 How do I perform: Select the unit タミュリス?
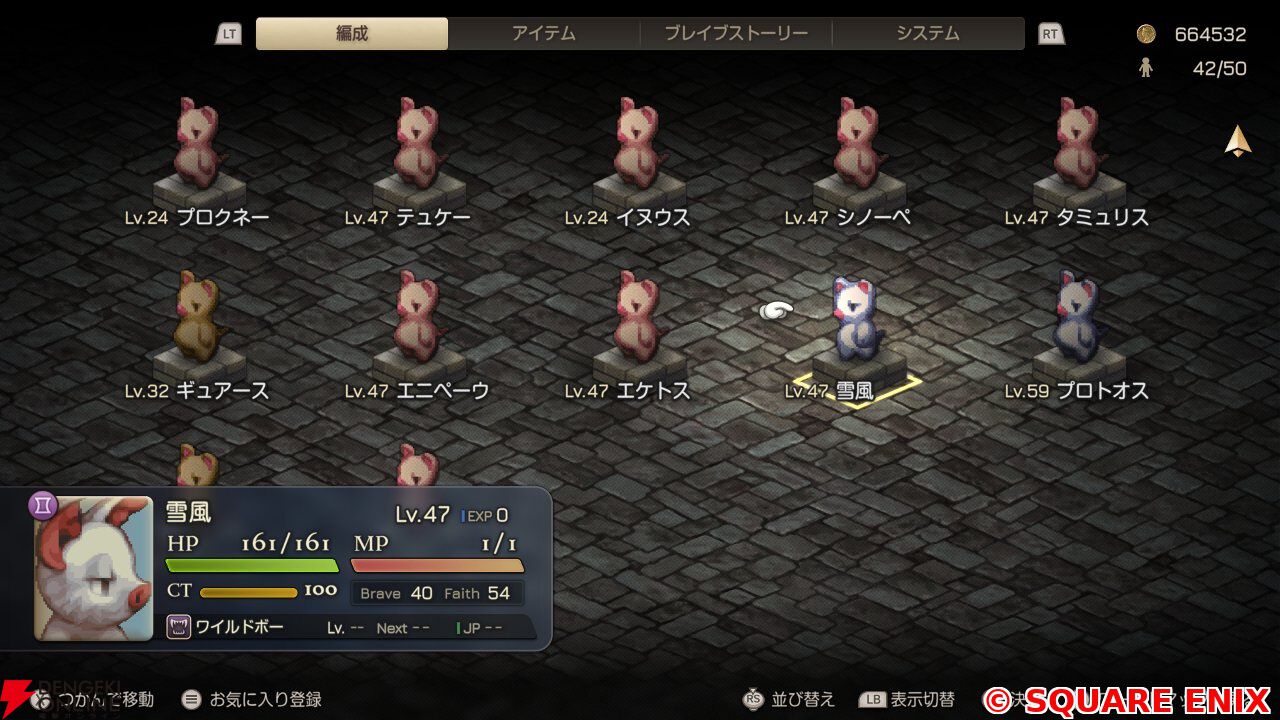tap(1078, 145)
